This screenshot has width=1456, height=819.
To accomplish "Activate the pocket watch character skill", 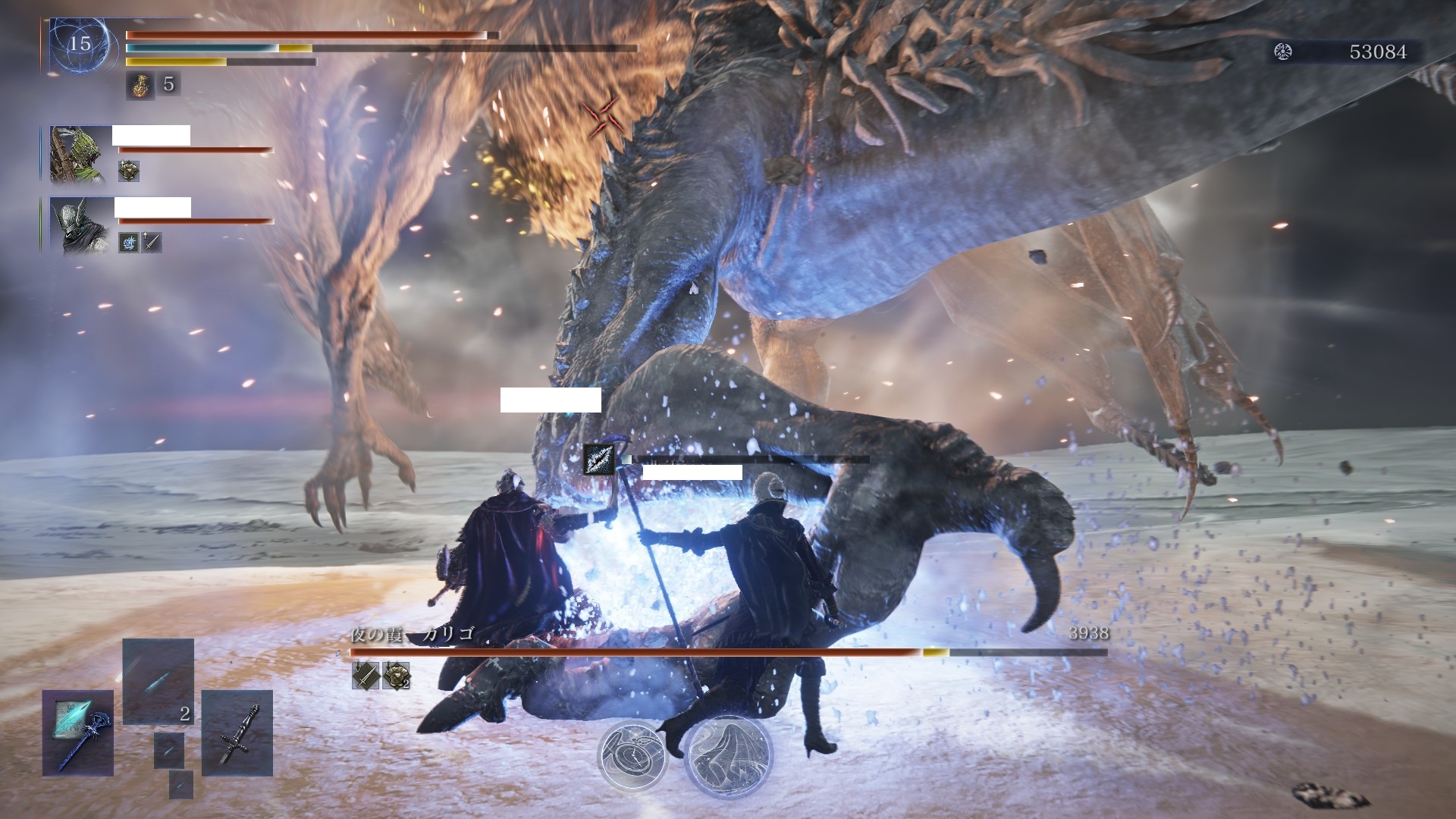I will click(x=632, y=756).
